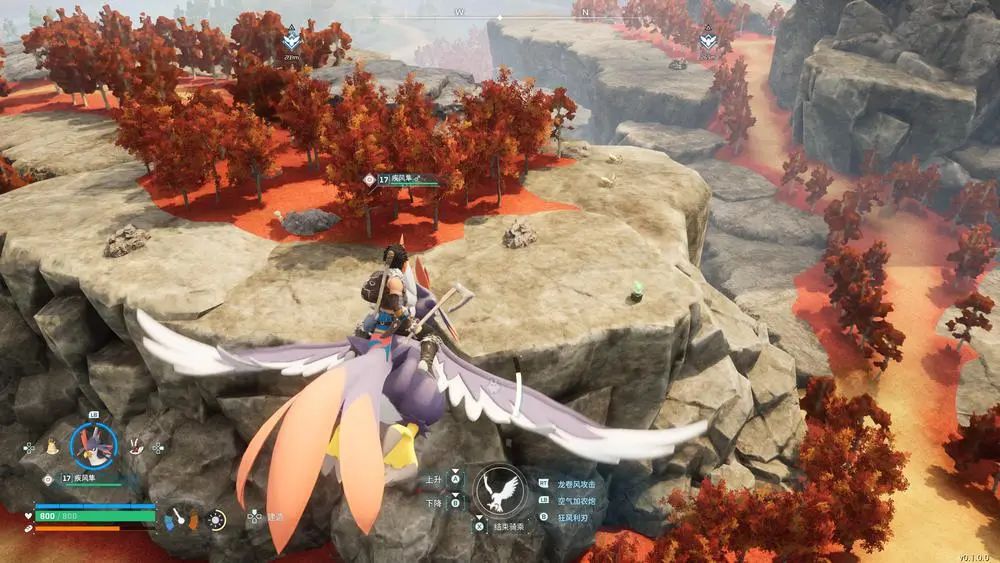Click the compass bar heading strip
Viewport: 1000px width, 563px height.
point(500,14)
